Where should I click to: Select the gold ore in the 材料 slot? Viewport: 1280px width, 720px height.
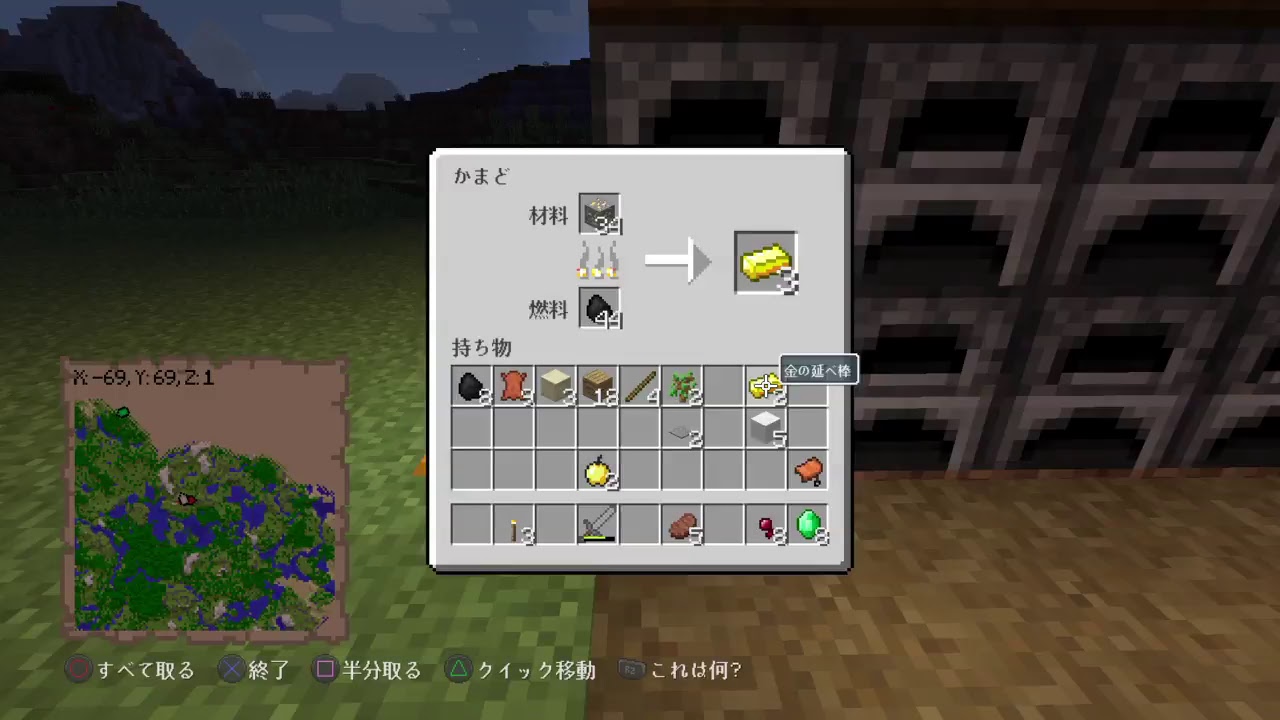(x=599, y=212)
